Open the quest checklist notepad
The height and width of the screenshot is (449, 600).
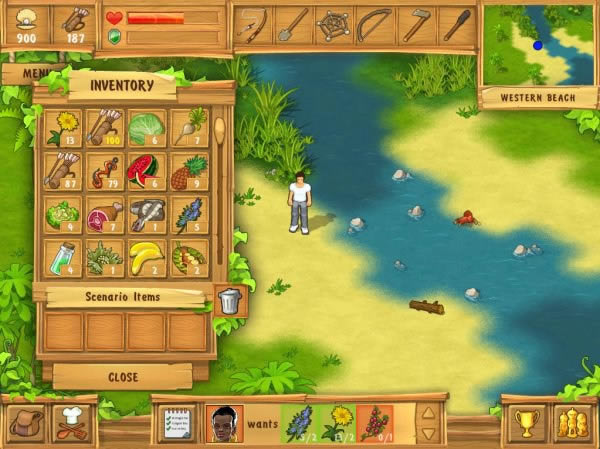(178, 423)
